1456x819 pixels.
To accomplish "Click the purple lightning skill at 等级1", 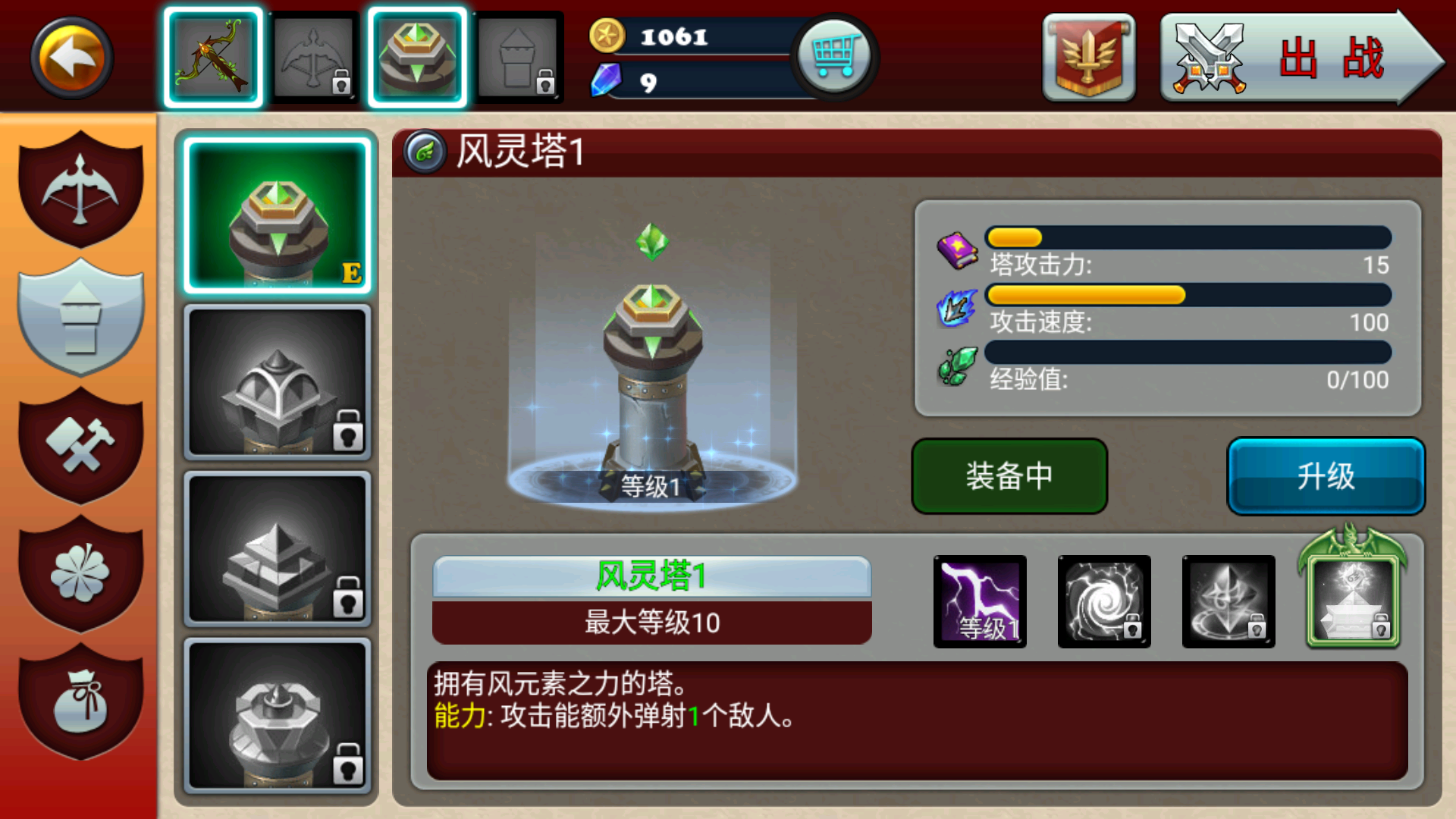I will click(x=979, y=601).
